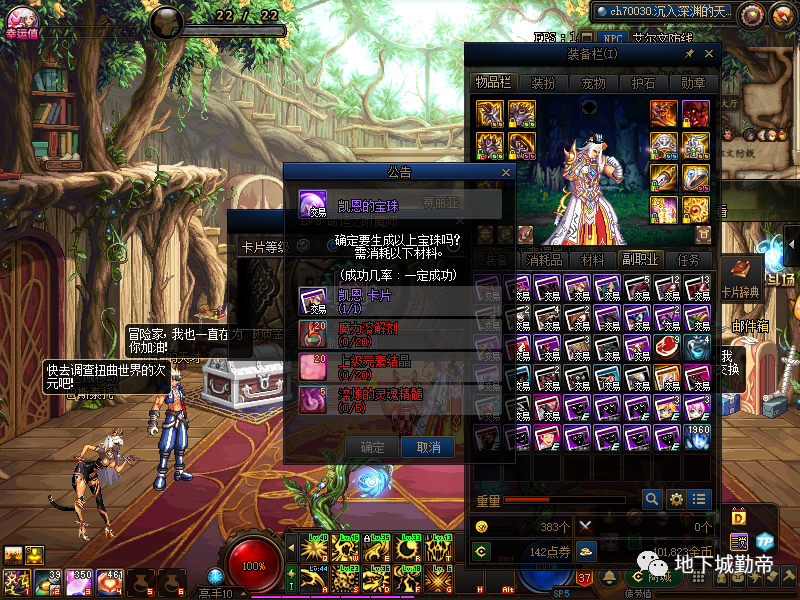
Task: Open inventory settings gear button
Action: click(676, 498)
